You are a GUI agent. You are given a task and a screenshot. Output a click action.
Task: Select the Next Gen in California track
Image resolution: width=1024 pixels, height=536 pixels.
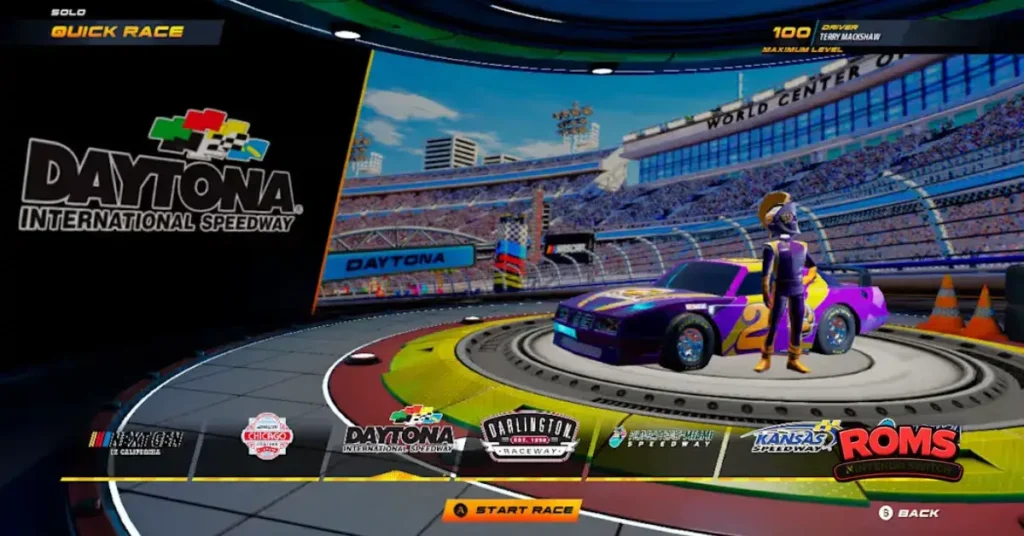[137, 439]
